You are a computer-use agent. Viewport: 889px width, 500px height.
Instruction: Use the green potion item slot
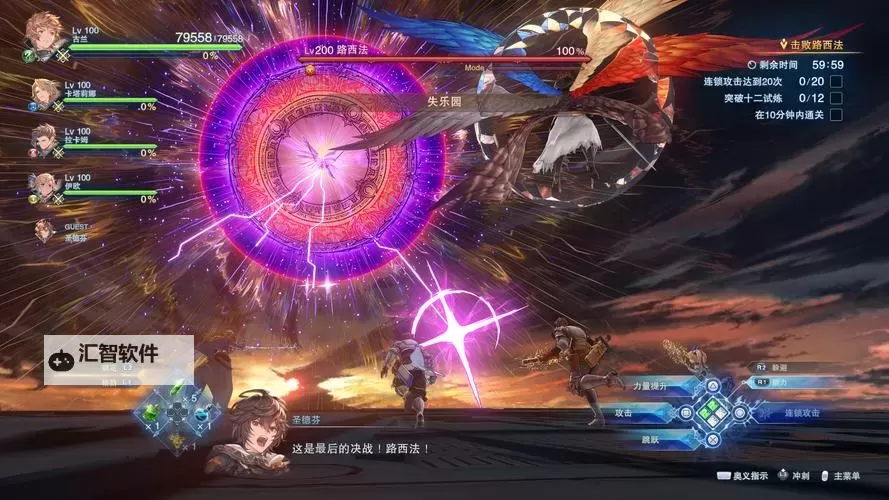153,411
